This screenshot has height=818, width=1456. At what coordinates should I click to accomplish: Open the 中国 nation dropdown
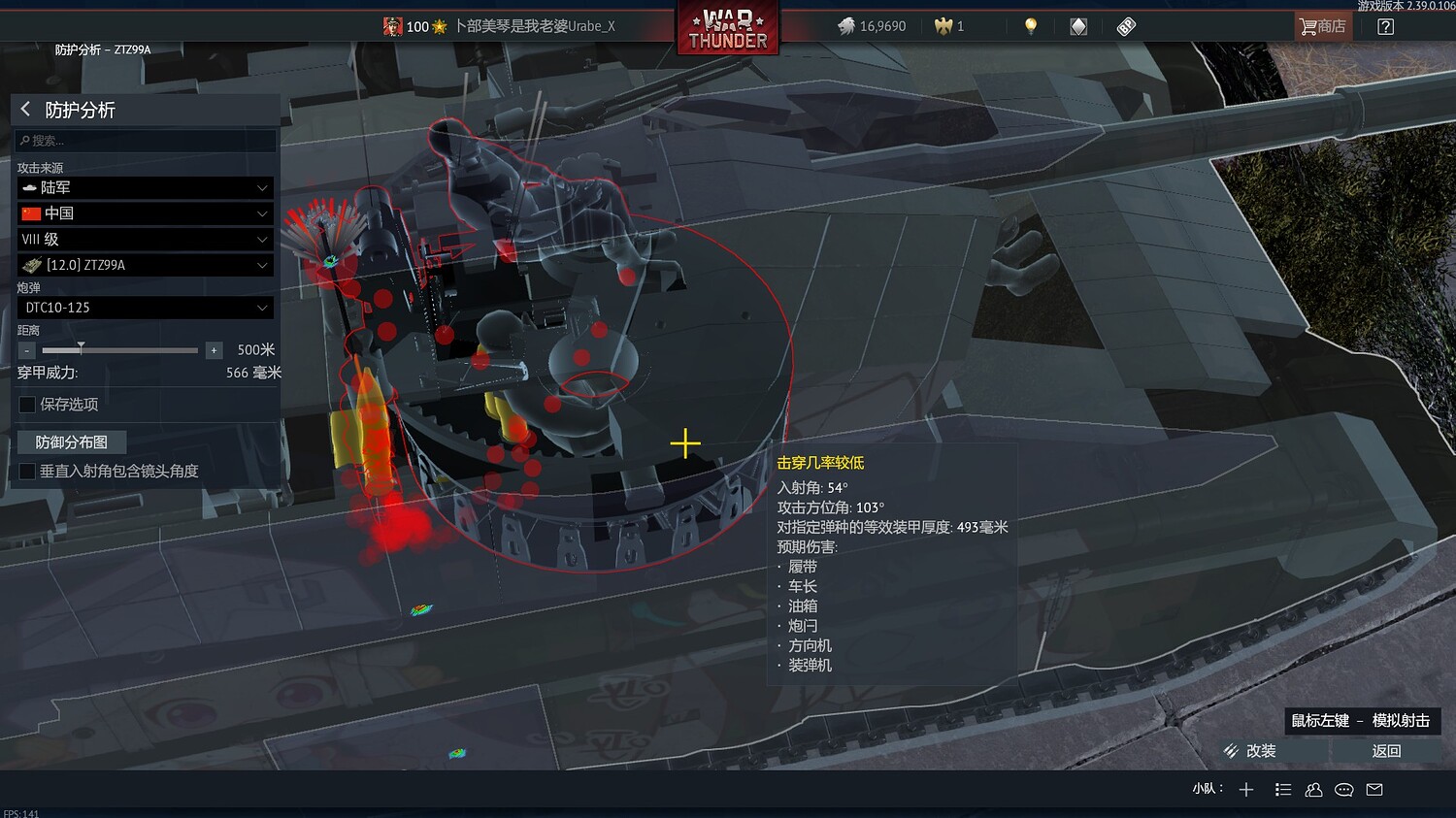coord(144,213)
